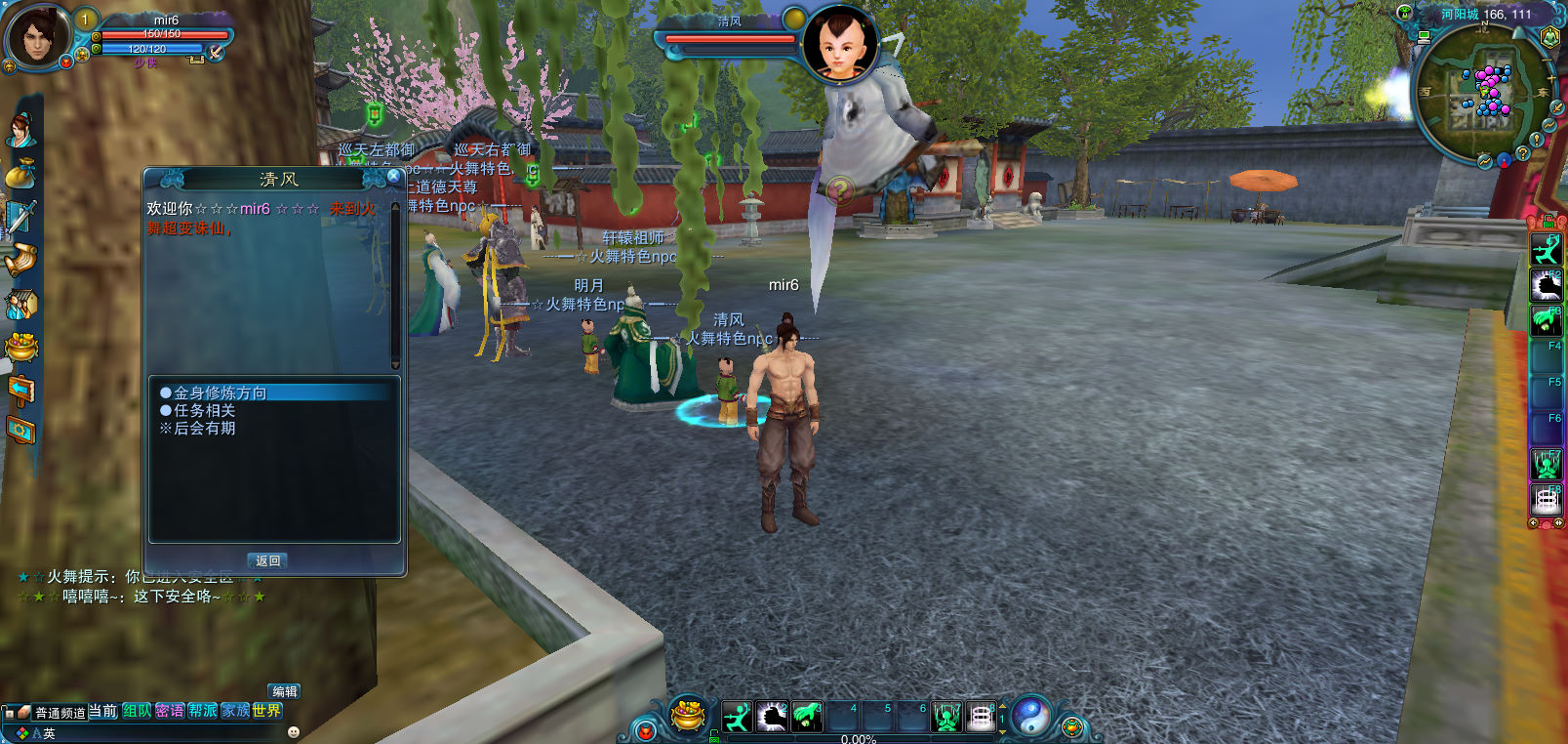Click the 编辑 chat edit button
1568x744 pixels.
coord(284,691)
